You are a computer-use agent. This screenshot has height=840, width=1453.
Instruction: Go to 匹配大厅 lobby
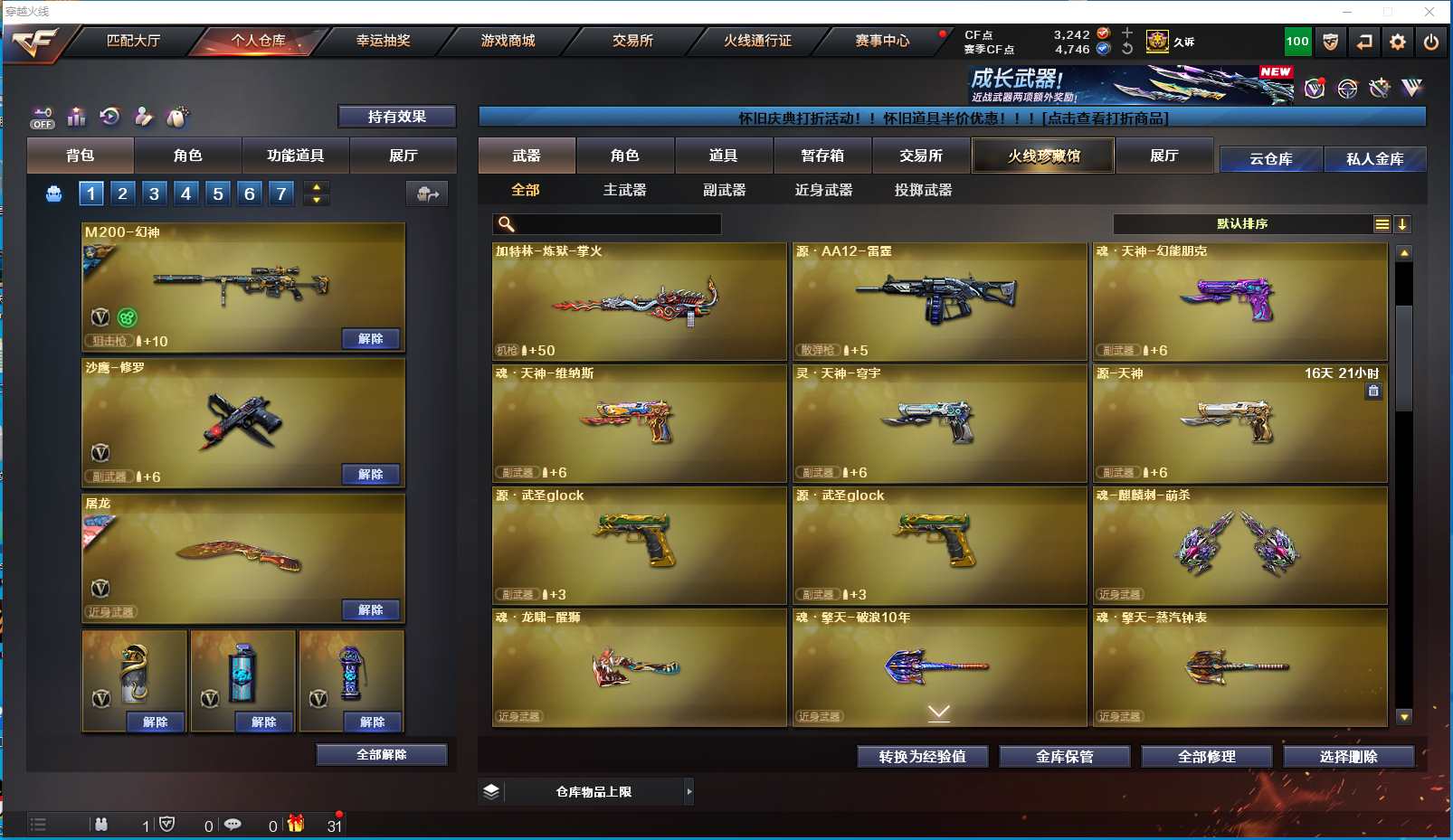[133, 41]
